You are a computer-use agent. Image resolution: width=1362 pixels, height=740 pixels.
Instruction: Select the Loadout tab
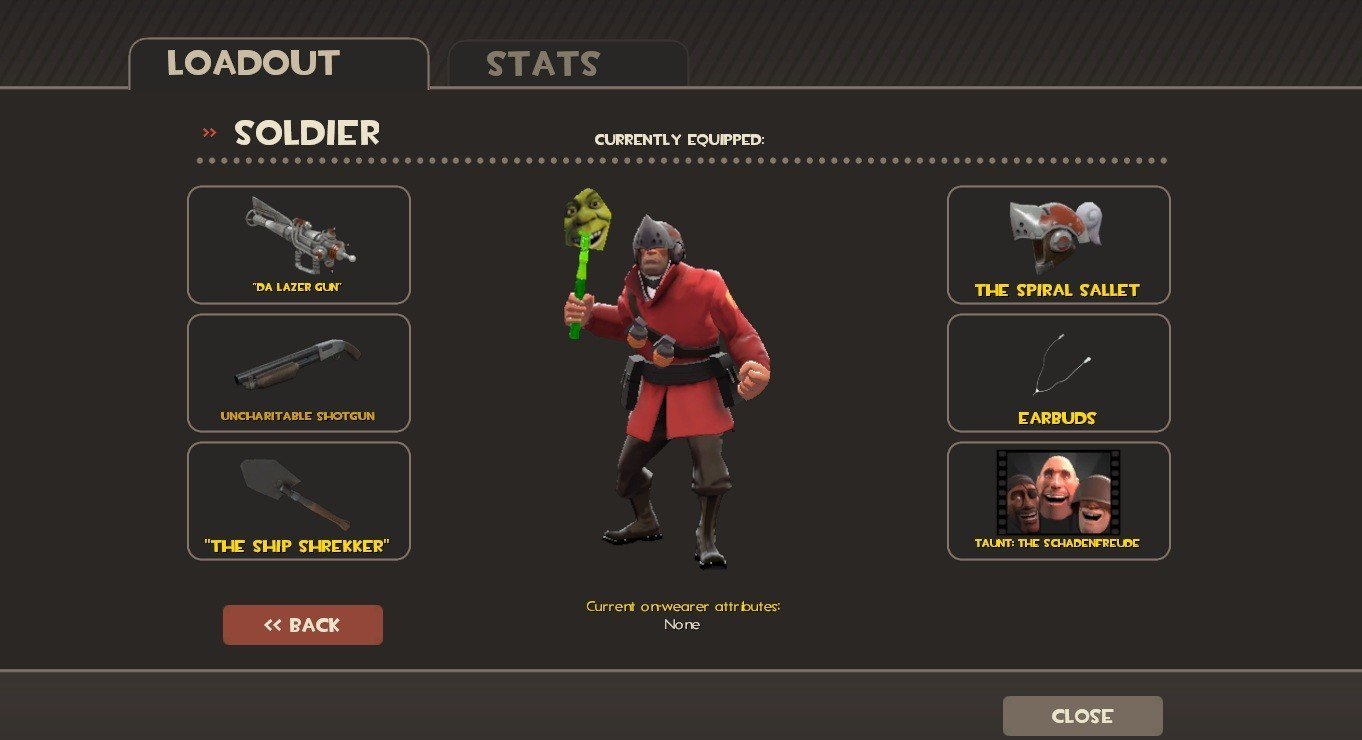(278, 64)
